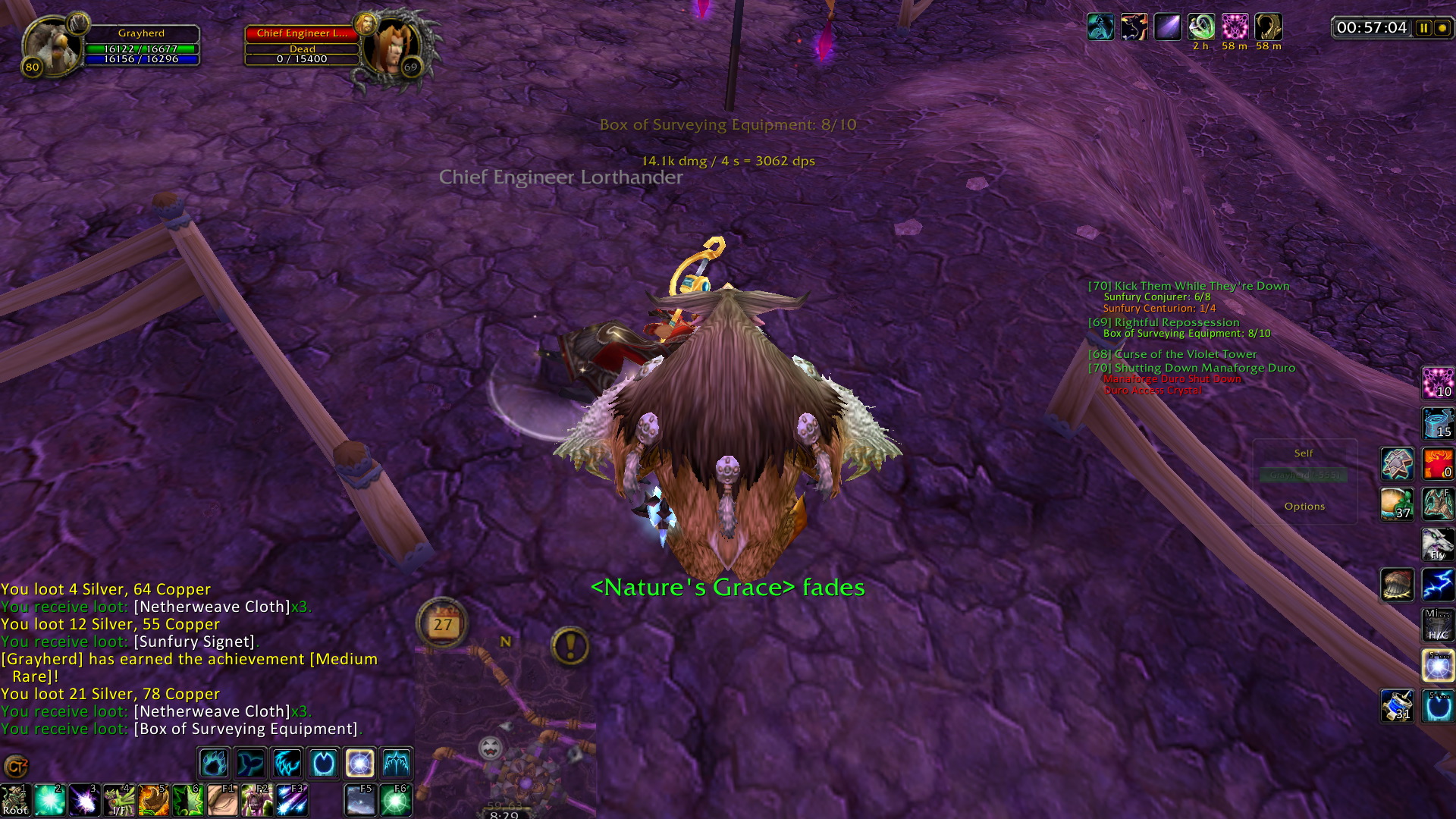
Task: Click the Sunfury Signet loot link
Action: point(194,642)
